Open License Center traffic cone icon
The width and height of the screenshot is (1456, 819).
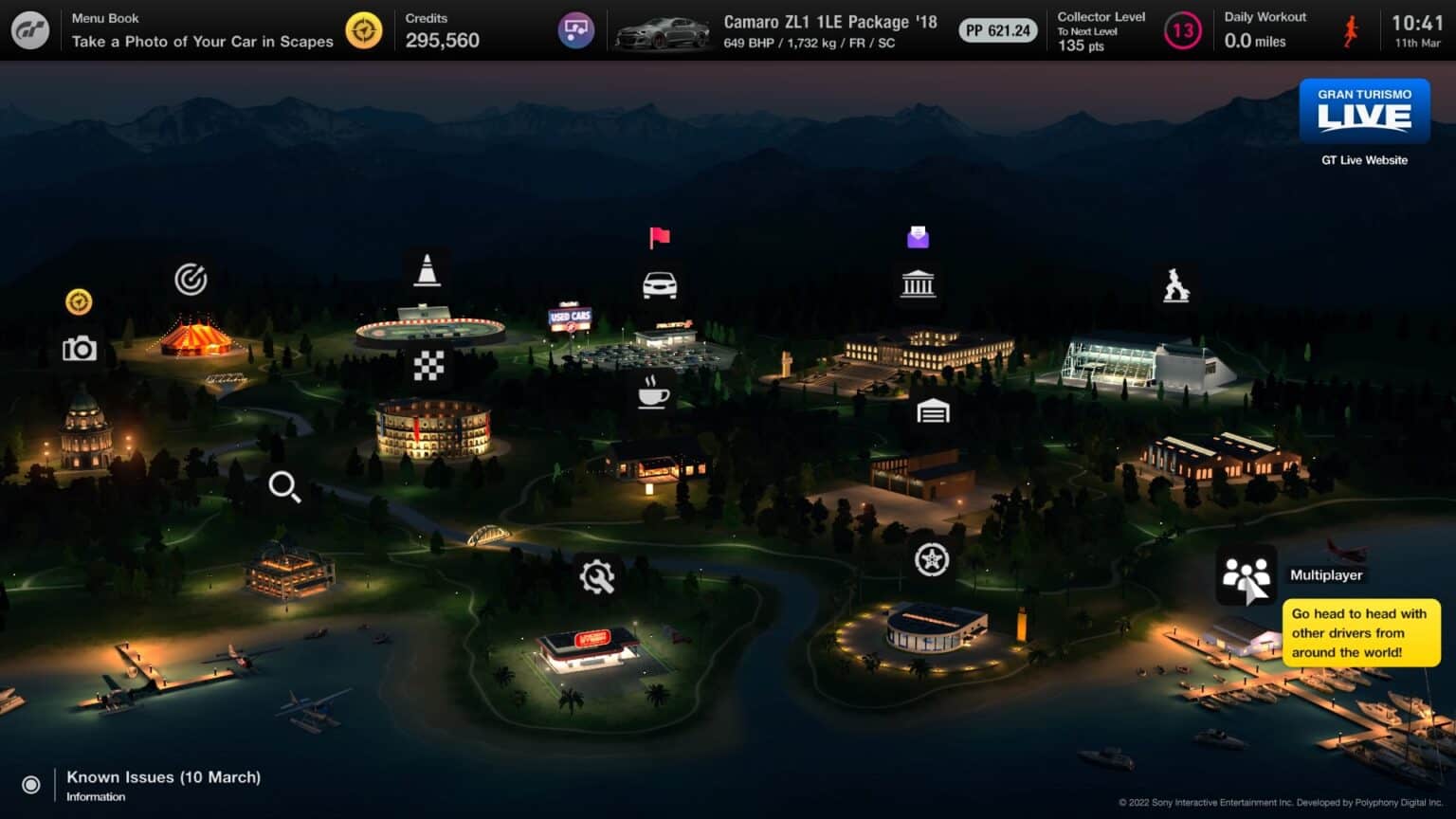click(x=428, y=270)
